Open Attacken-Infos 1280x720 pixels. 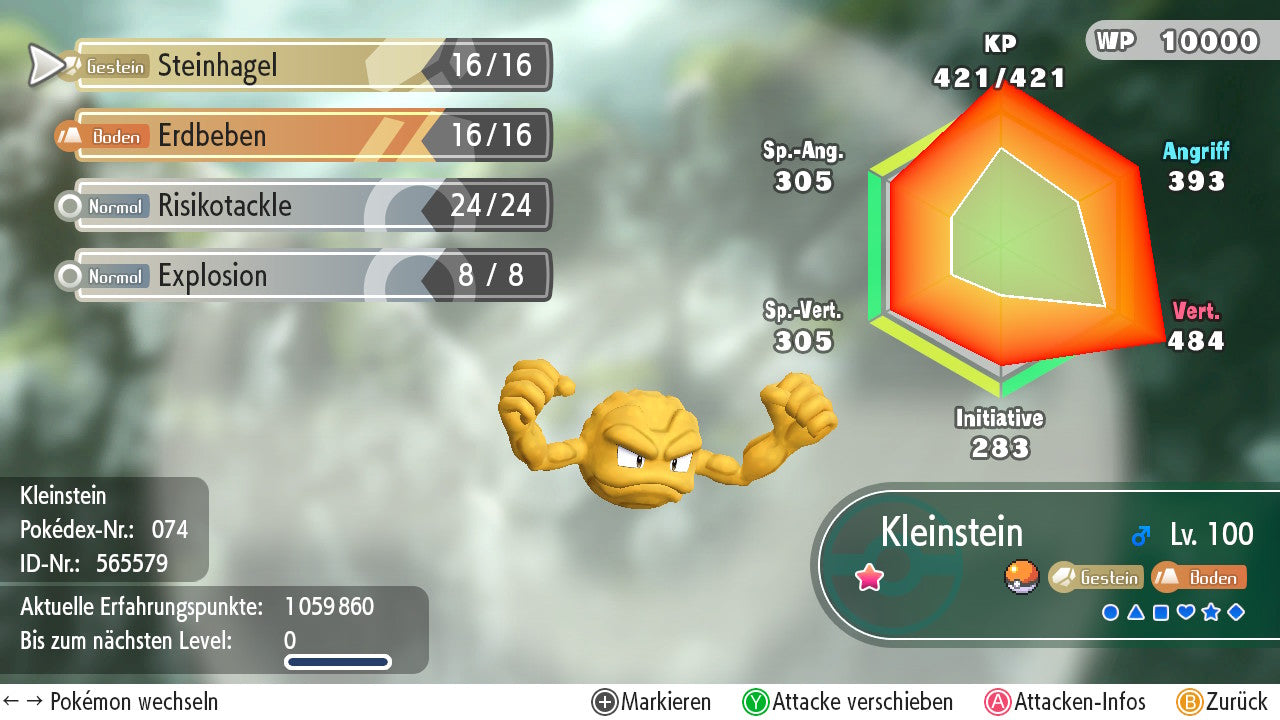coord(1066,702)
